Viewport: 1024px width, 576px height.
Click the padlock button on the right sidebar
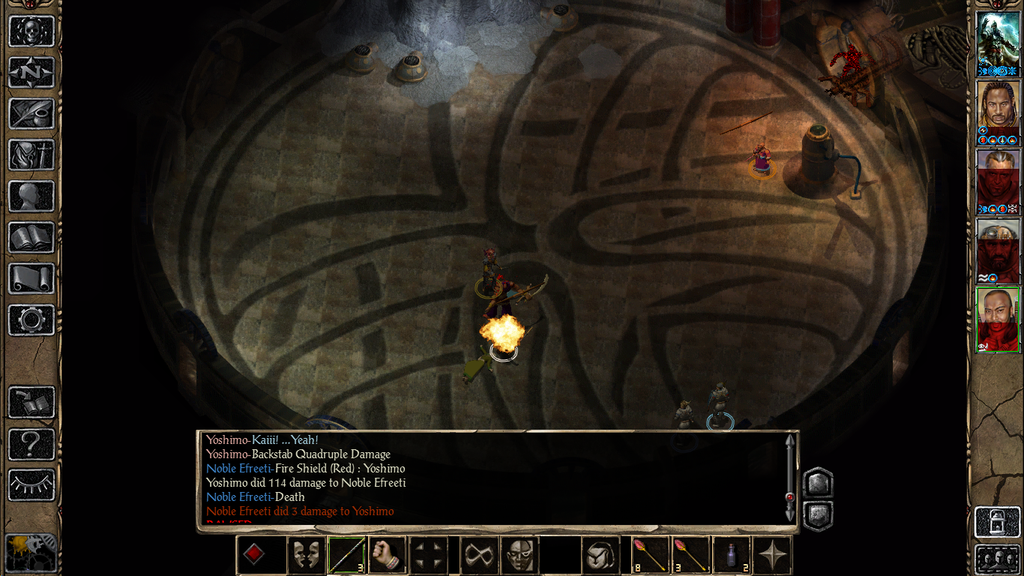click(x=996, y=523)
